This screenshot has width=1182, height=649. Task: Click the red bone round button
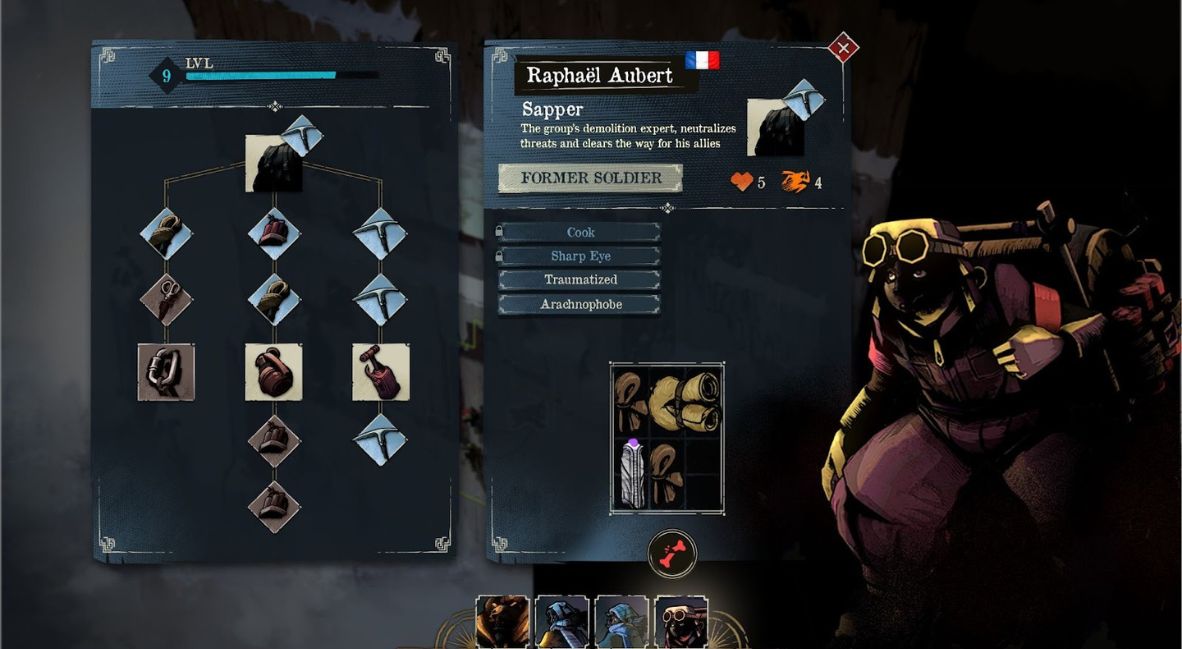pyautogui.click(x=671, y=553)
